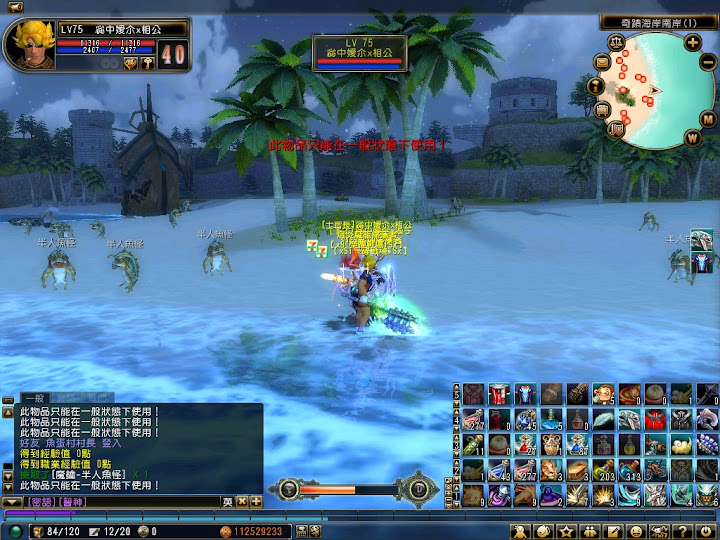Open the character menu button

pos(520,530)
